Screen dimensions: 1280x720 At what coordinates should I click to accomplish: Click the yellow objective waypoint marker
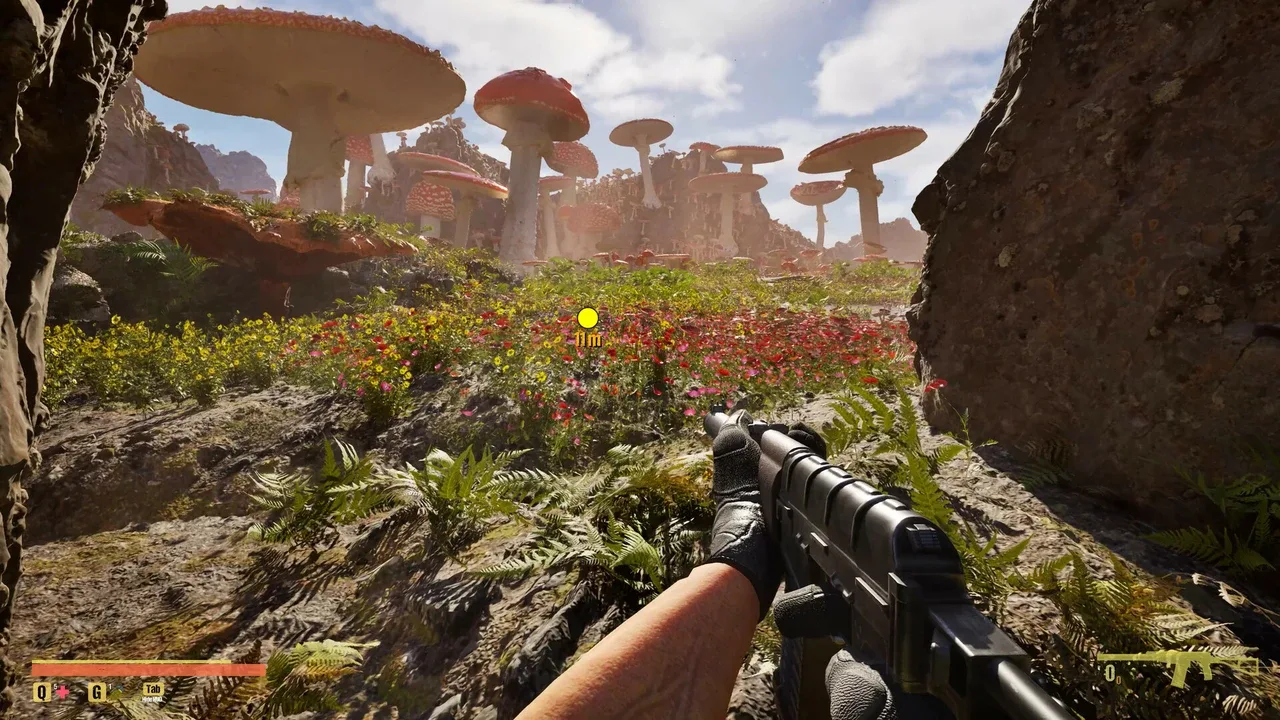click(588, 318)
